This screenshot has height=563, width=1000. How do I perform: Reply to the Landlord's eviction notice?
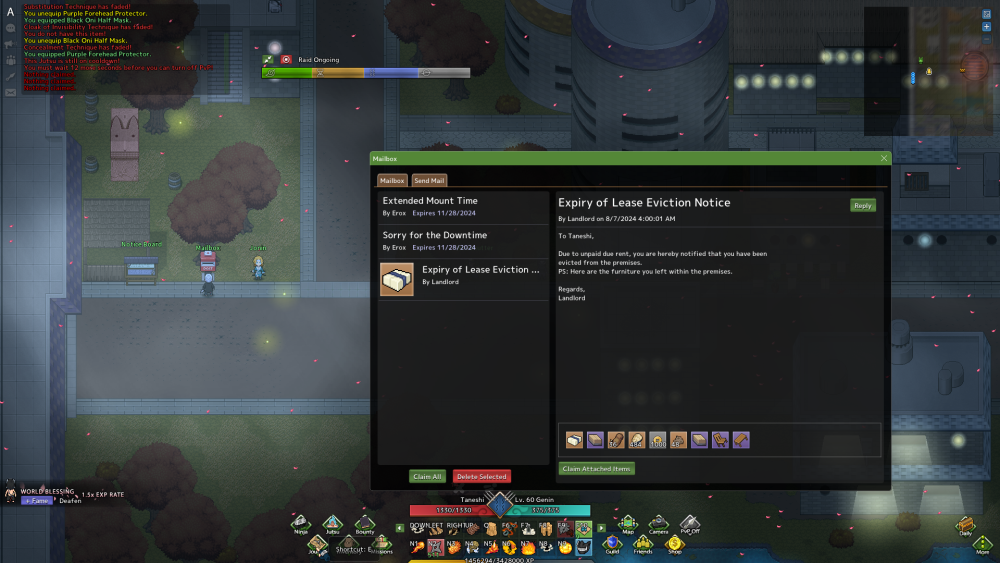tap(862, 205)
